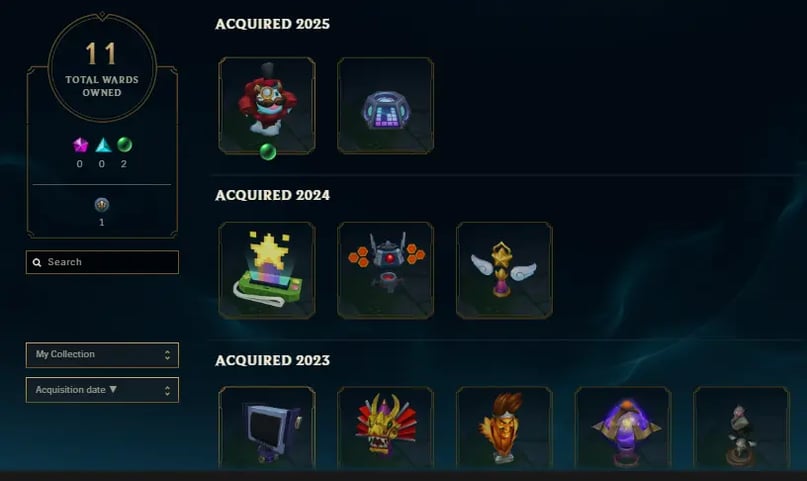Choose the red feathered dragon mask ward
This screenshot has width=807, height=481.
(385, 428)
